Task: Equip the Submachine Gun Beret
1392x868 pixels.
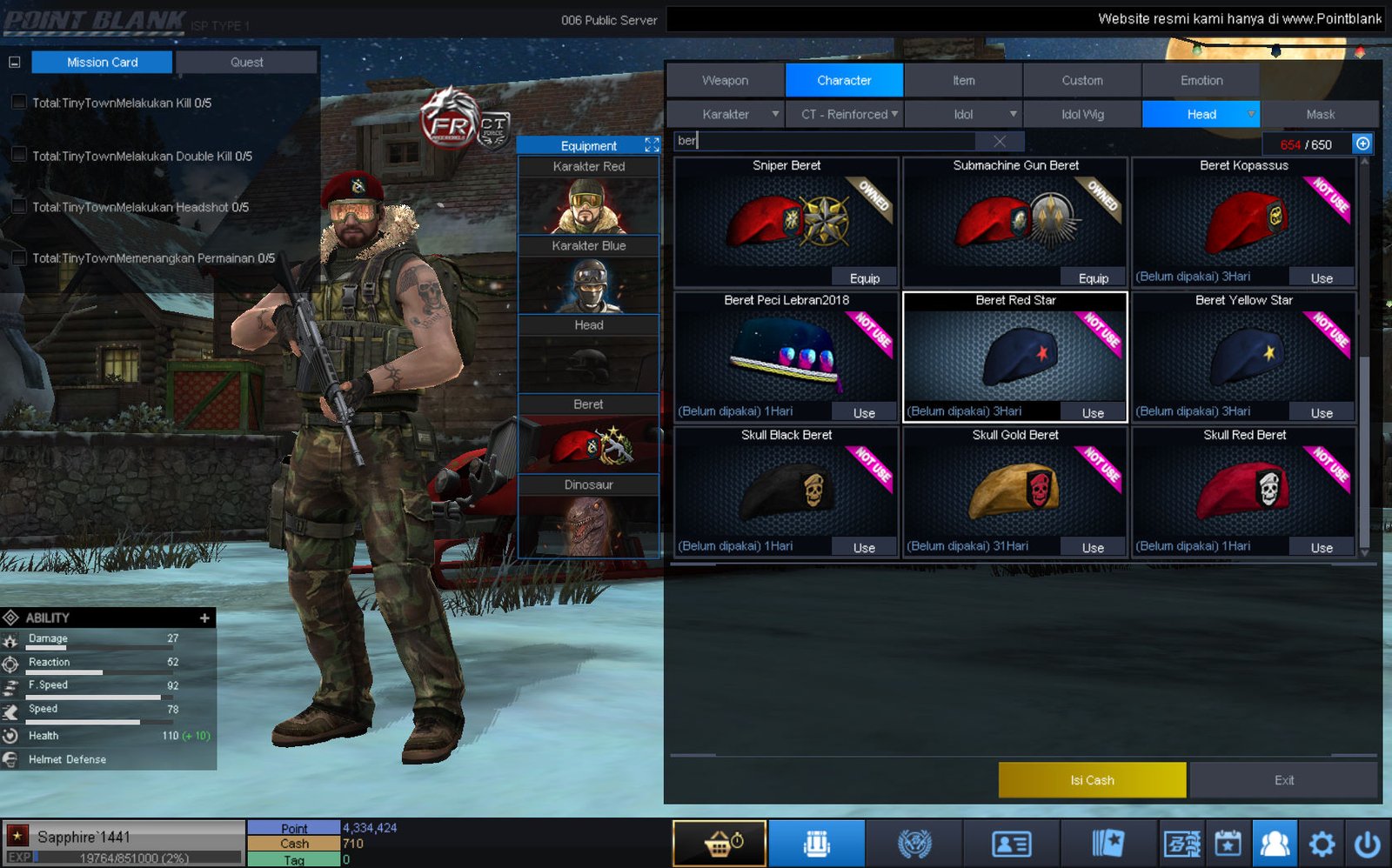Action: [x=1093, y=278]
